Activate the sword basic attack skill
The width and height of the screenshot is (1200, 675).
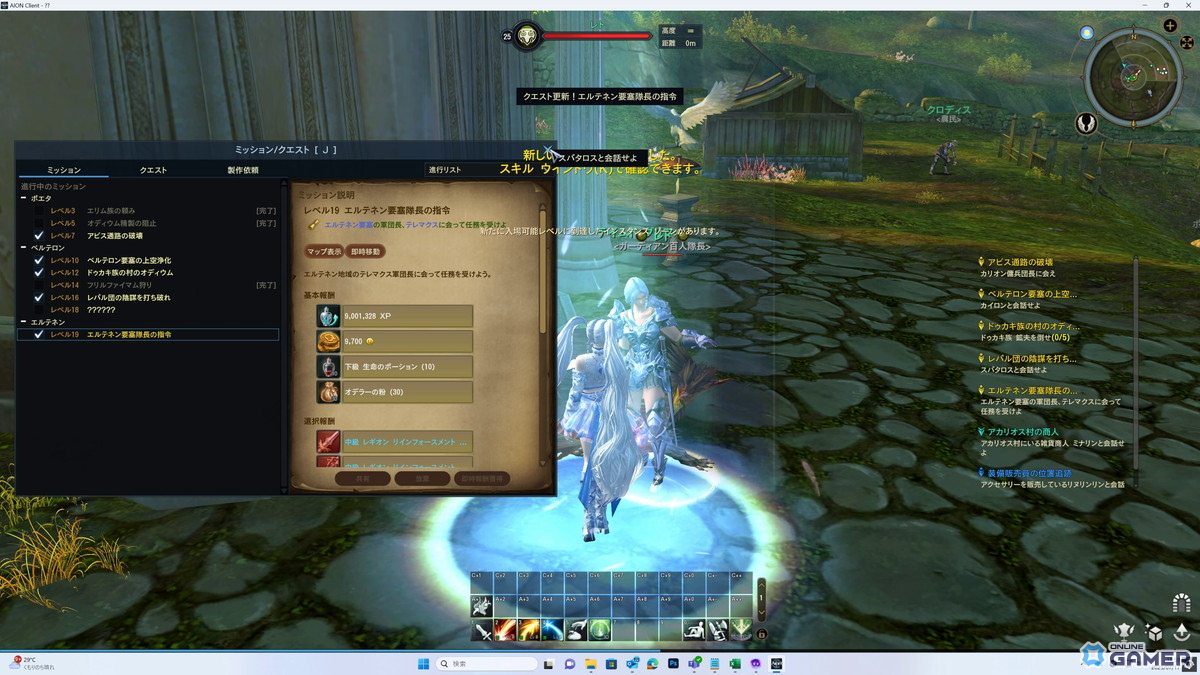(482, 630)
